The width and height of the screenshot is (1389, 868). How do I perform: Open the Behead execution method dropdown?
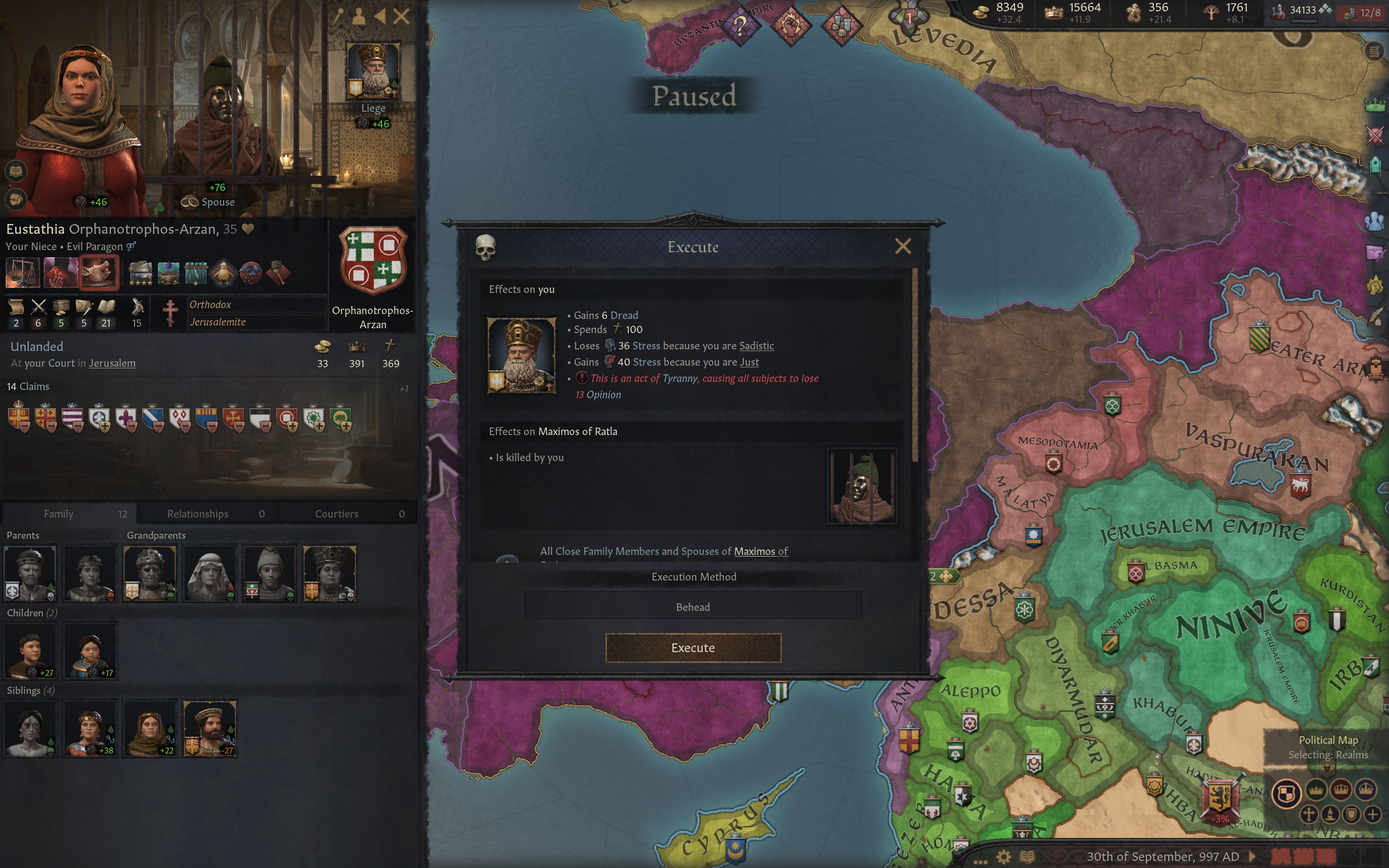tap(693, 606)
